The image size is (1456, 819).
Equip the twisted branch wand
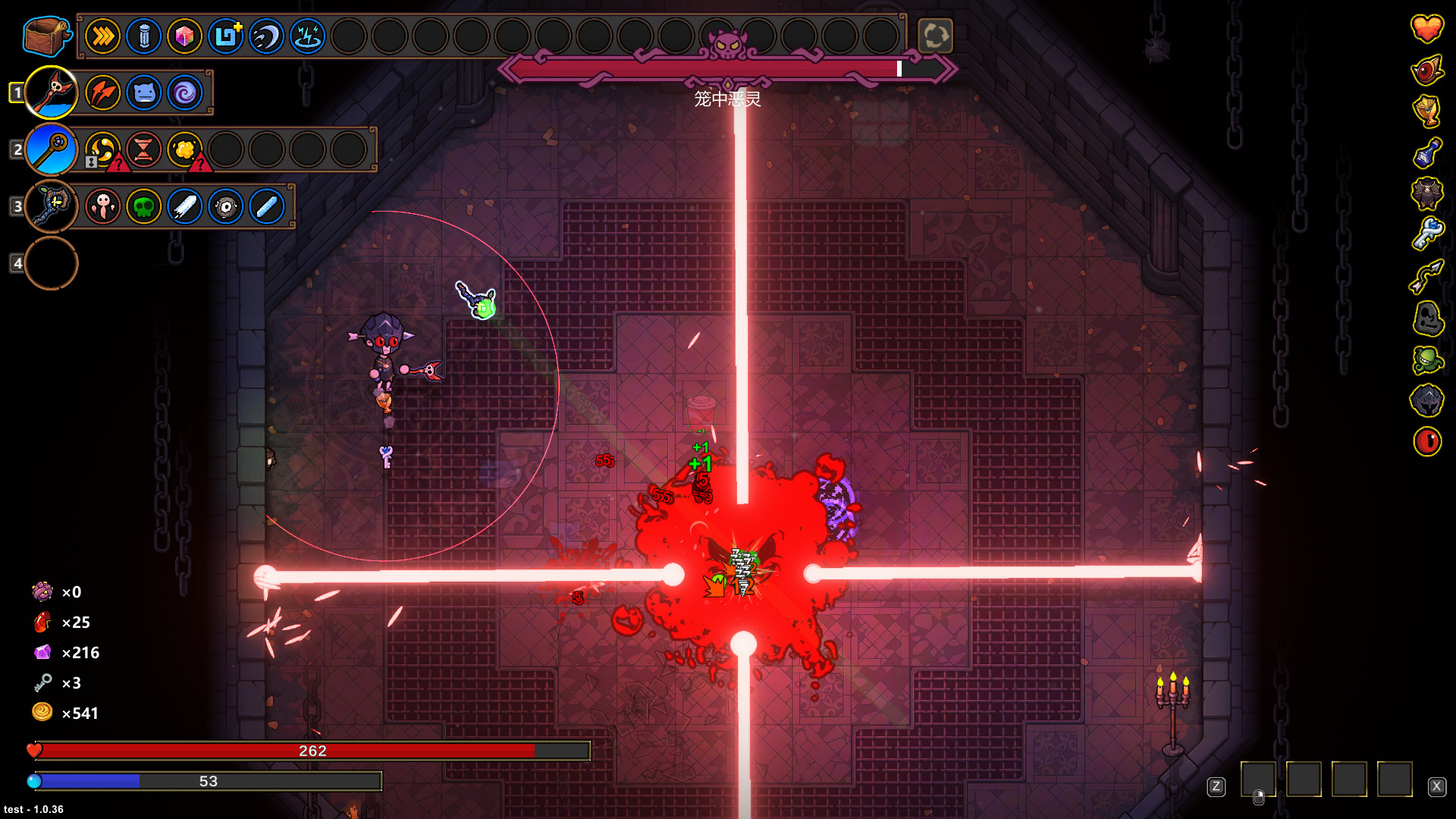52,206
